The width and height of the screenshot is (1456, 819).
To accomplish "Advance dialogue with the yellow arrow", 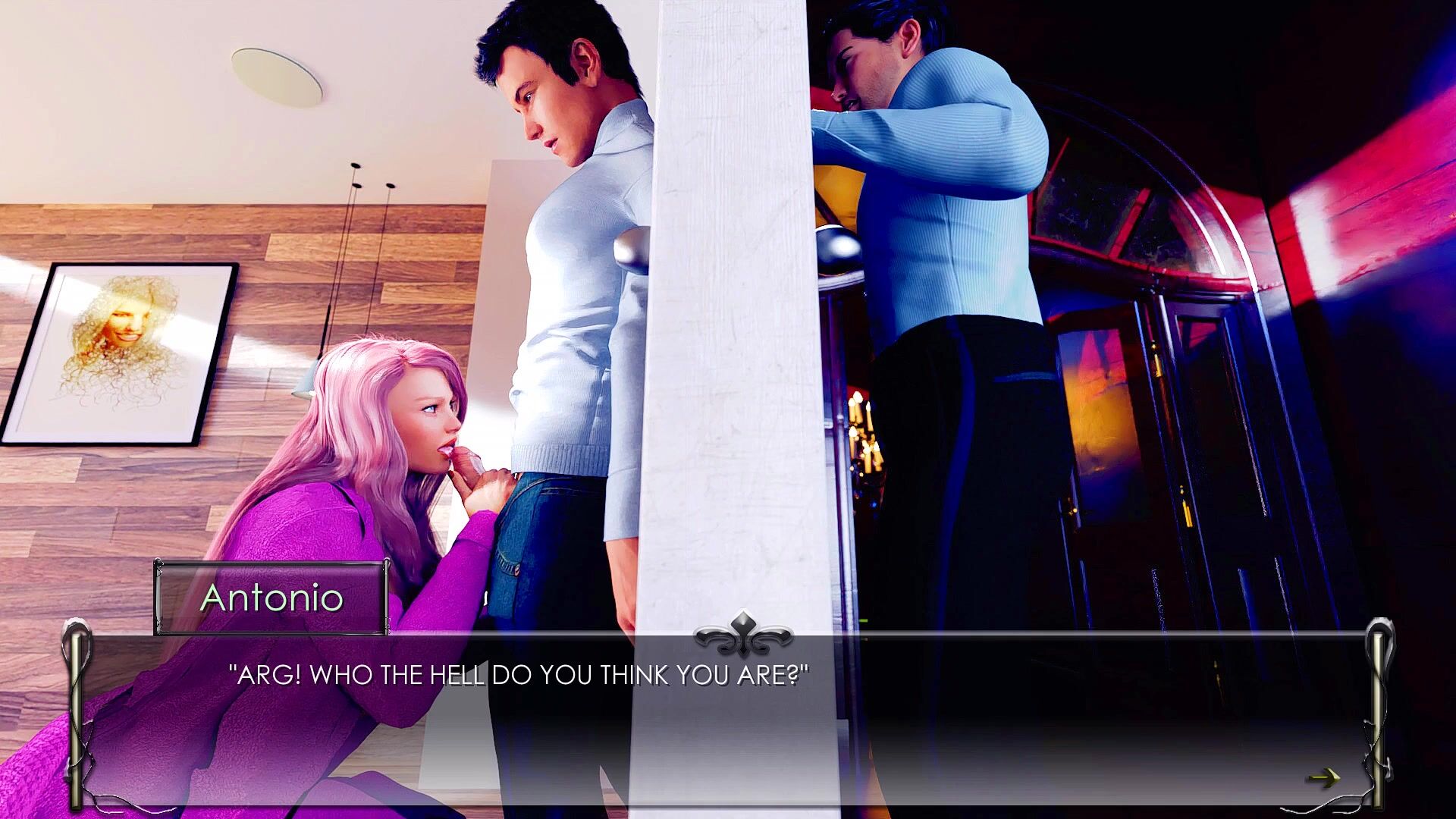I will click(x=1323, y=778).
